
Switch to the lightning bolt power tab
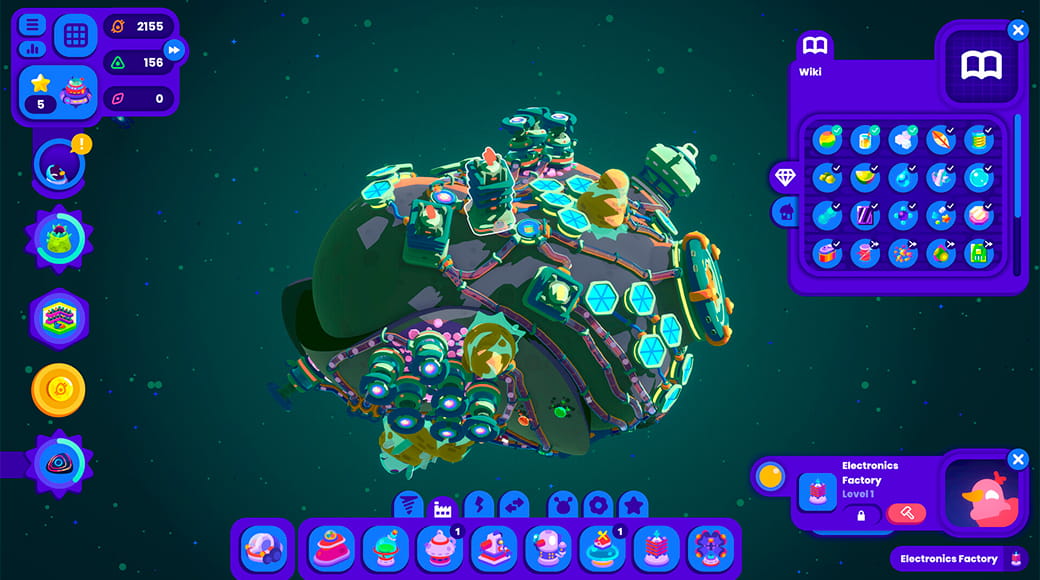(478, 505)
